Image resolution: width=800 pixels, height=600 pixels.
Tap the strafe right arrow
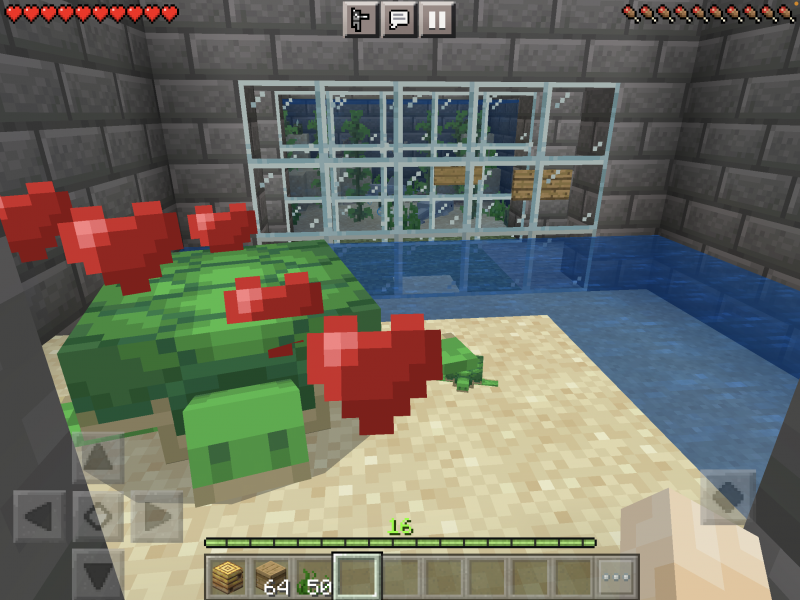tap(157, 517)
